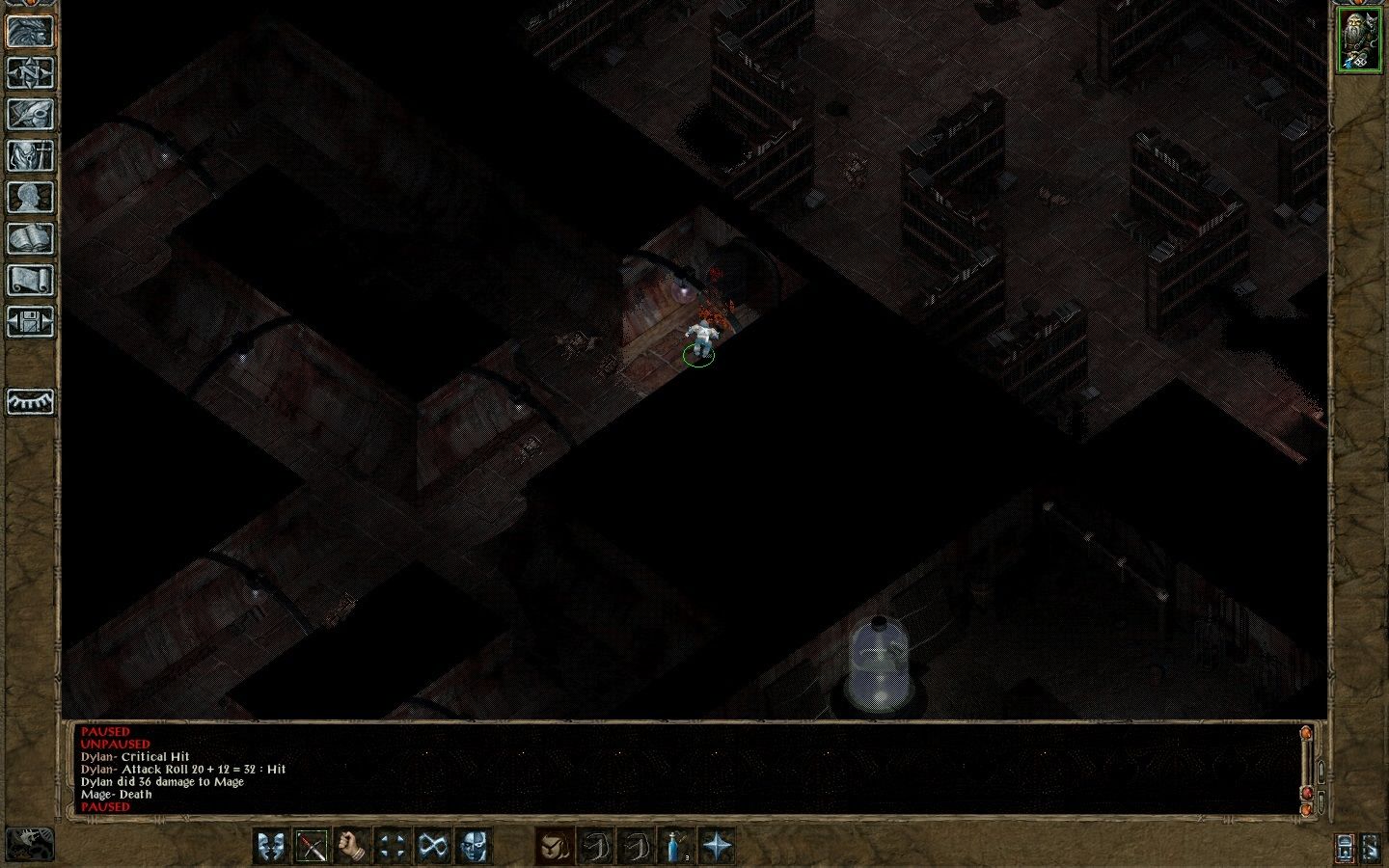Viewport: 1389px width, 868px height.
Task: Select the fist unarmed action
Action: pyautogui.click(x=349, y=846)
